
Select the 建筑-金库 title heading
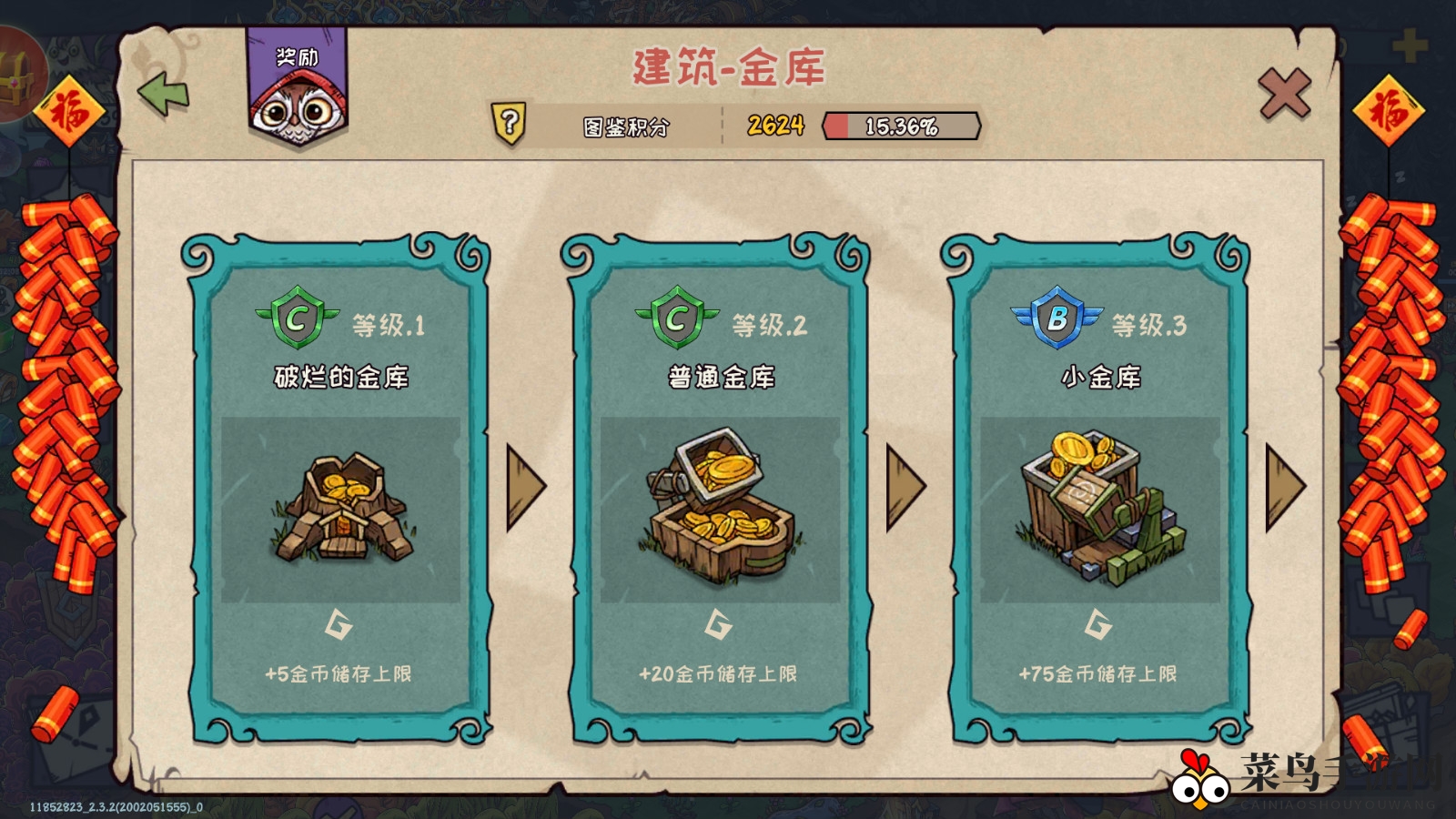tap(728, 68)
